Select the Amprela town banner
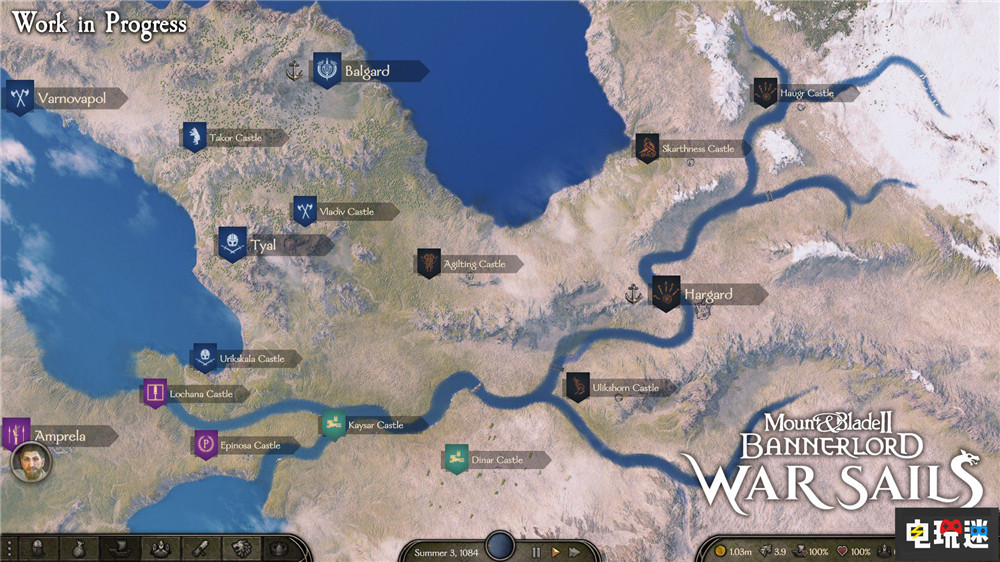This screenshot has width=1000, height=562. 16,434
